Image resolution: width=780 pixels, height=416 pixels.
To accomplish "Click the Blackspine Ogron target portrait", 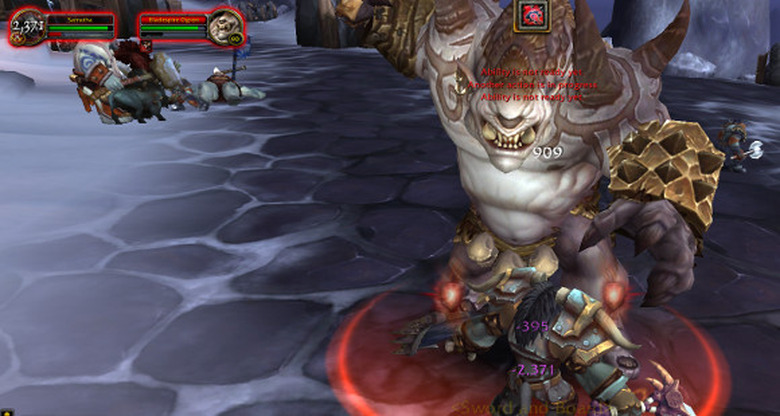I will click(x=225, y=25).
